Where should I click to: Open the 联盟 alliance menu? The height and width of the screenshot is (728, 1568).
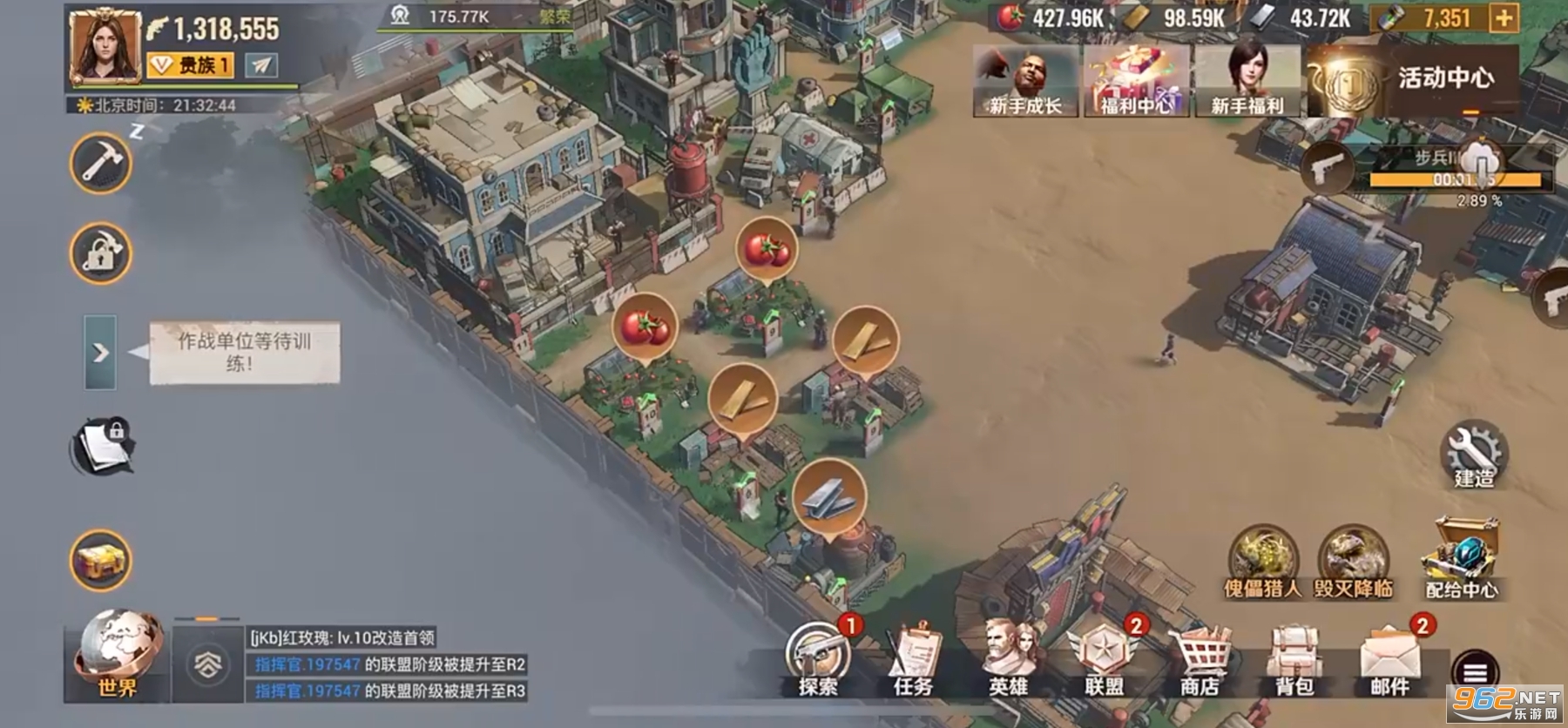click(x=1104, y=659)
